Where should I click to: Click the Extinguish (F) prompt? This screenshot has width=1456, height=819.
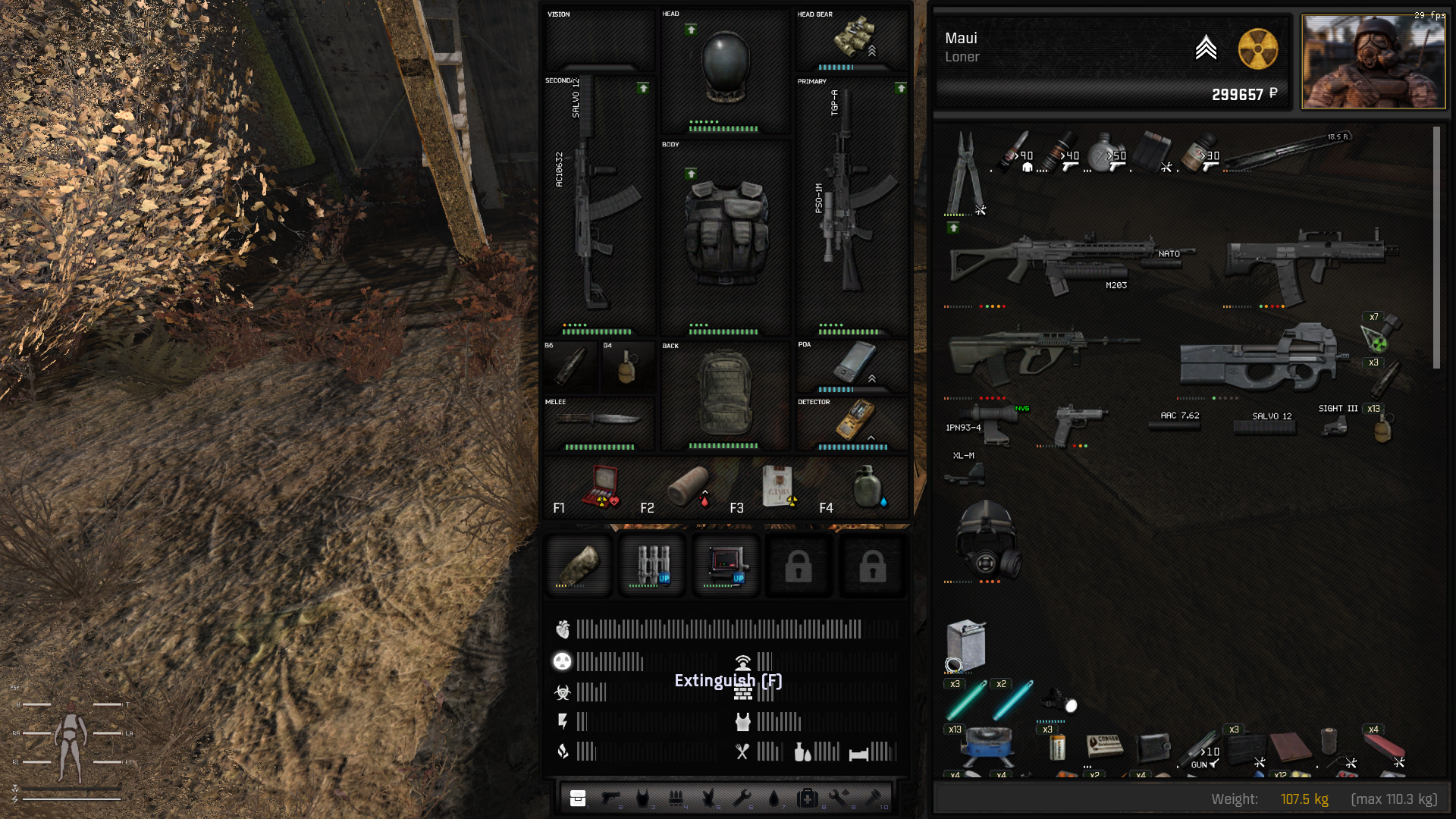728,681
